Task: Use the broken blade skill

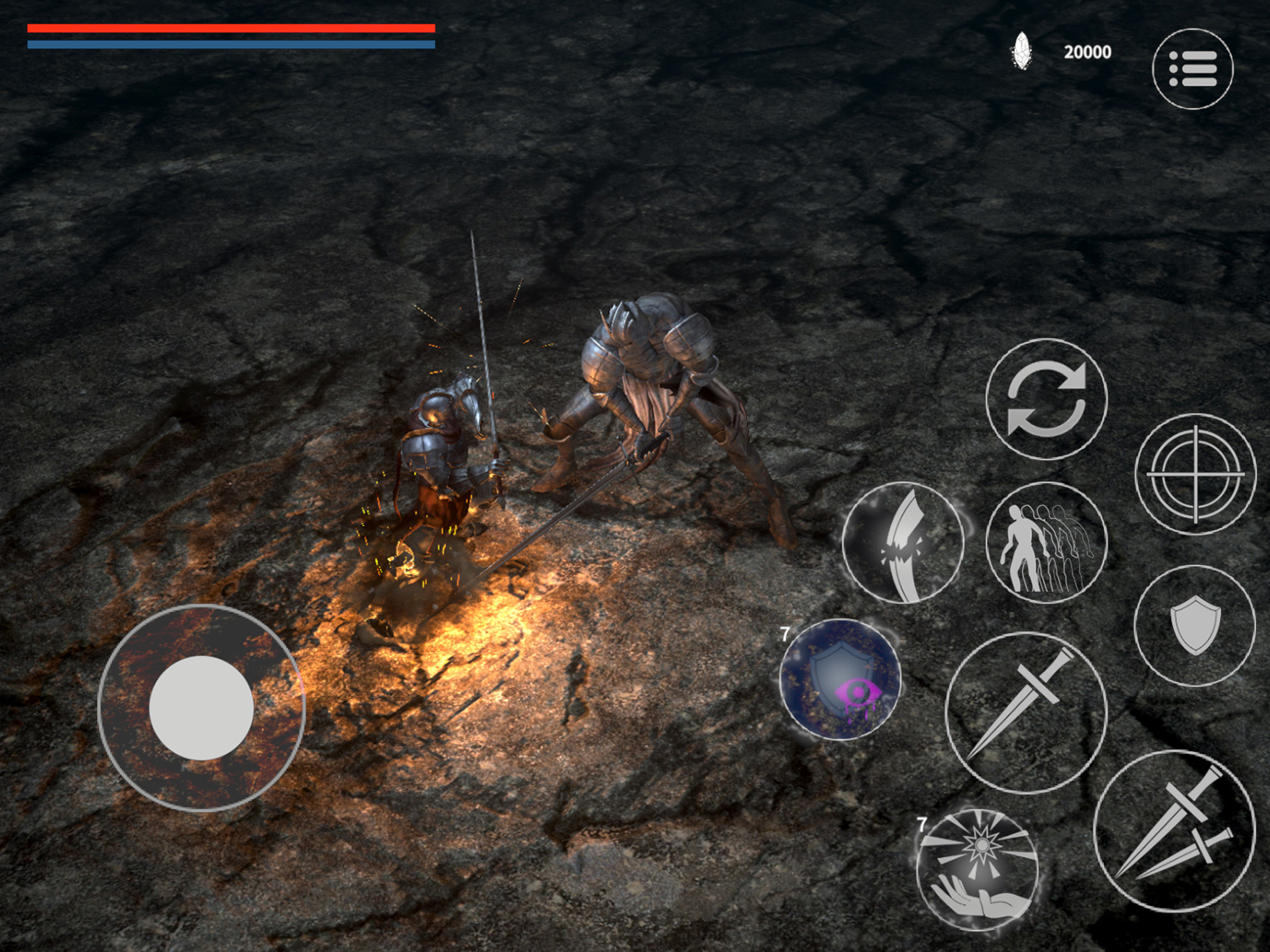Action: [903, 543]
